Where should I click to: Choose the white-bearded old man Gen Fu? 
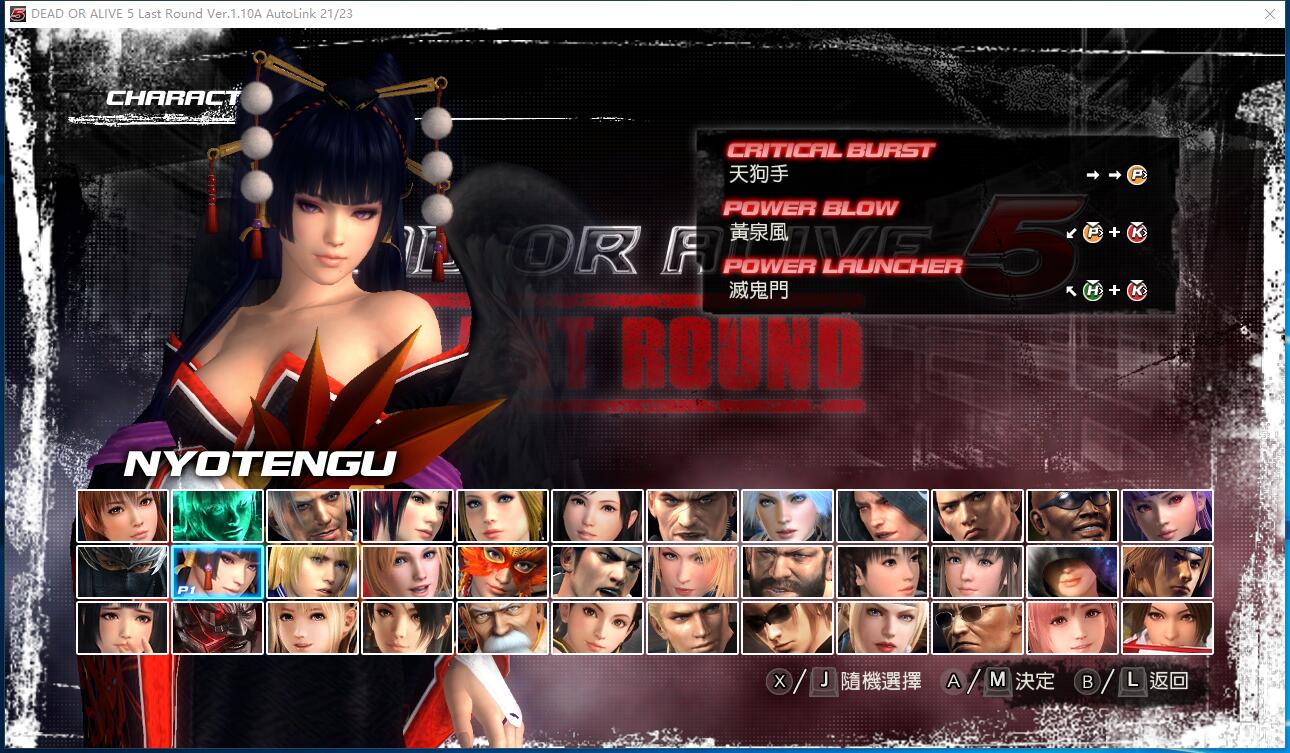pos(502,627)
